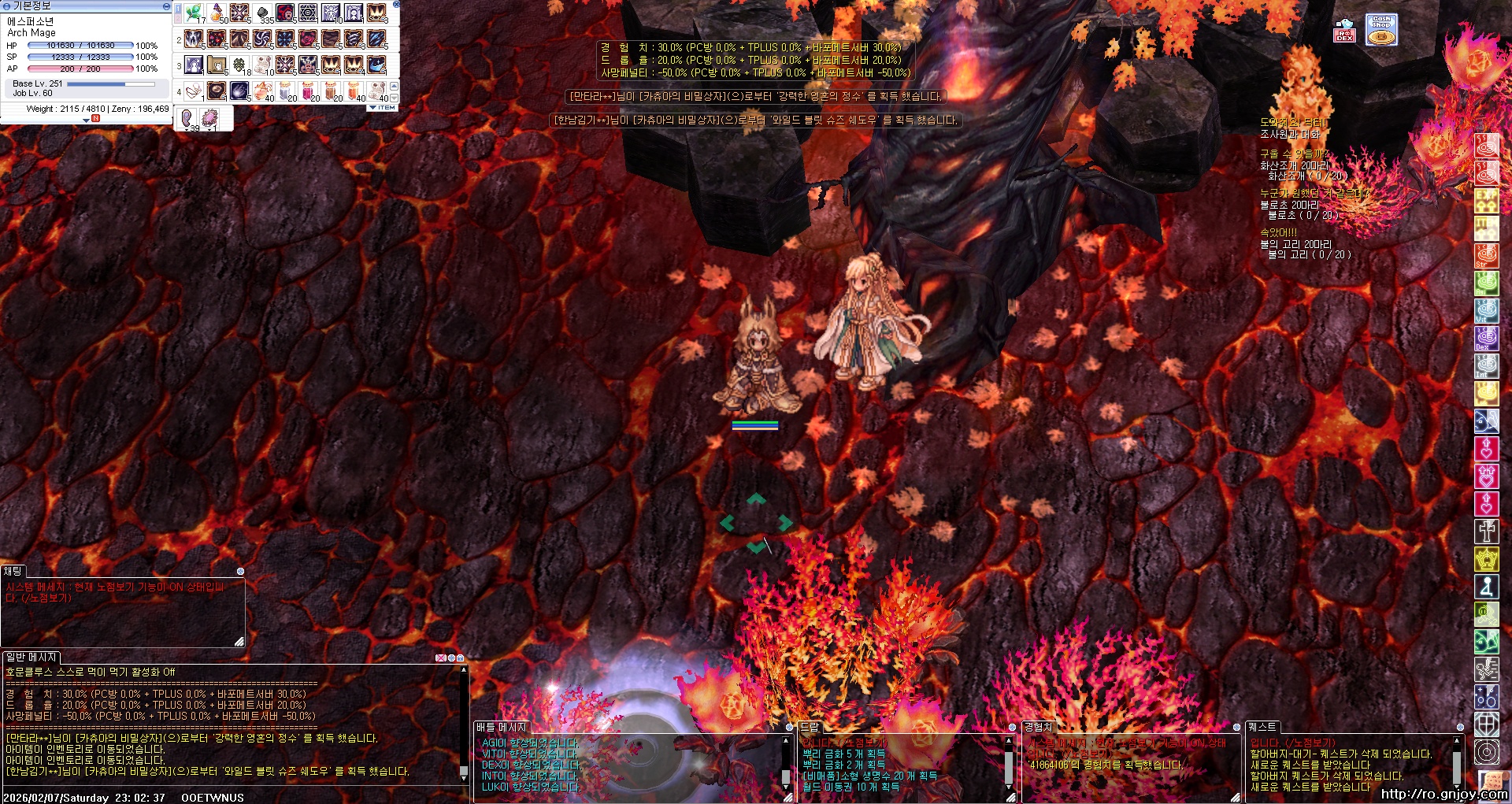Minimize the basic info window
1512x804 pixels.
pos(165,6)
